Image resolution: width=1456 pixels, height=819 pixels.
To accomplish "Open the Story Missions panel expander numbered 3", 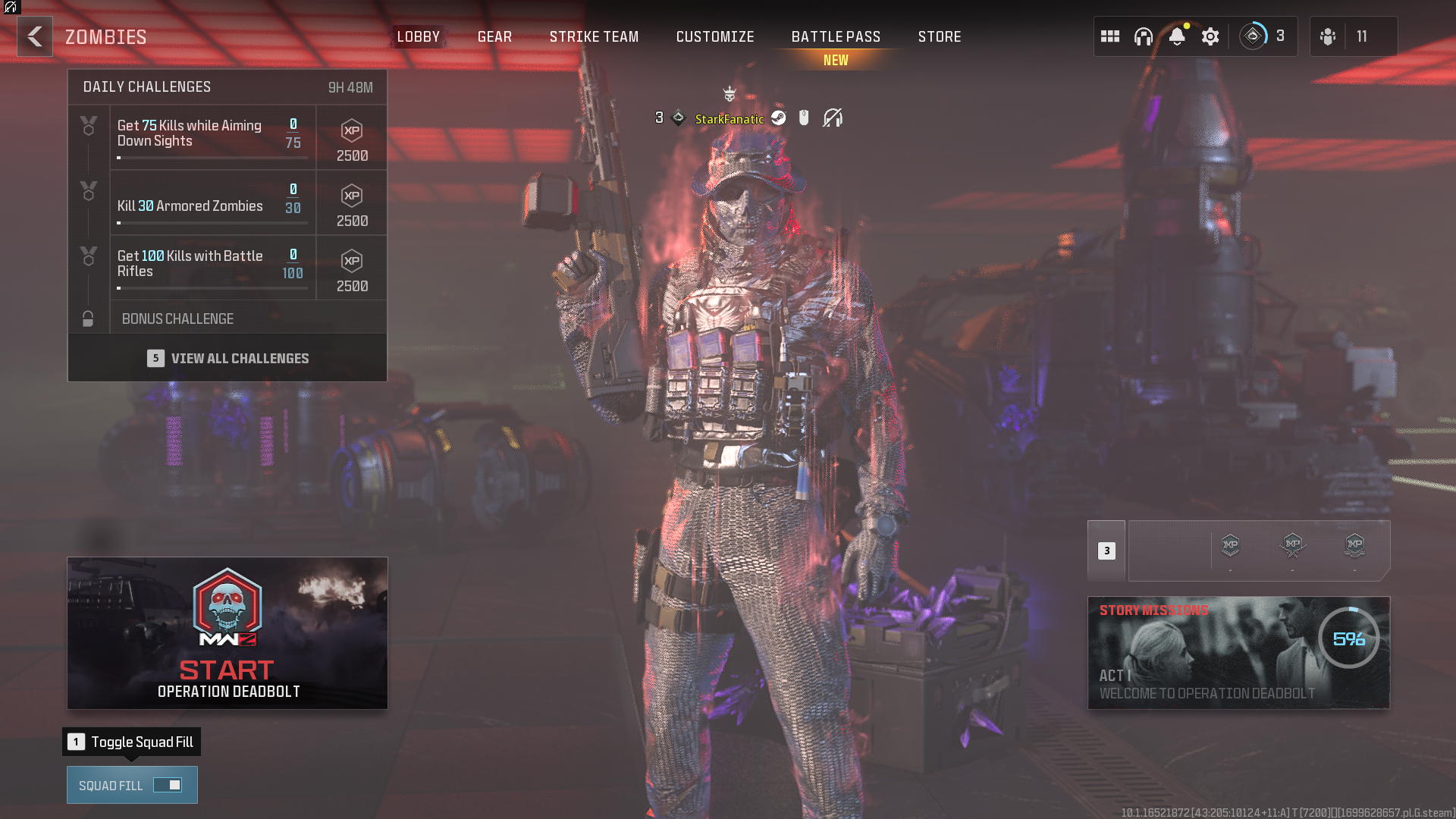I will coord(1106,551).
